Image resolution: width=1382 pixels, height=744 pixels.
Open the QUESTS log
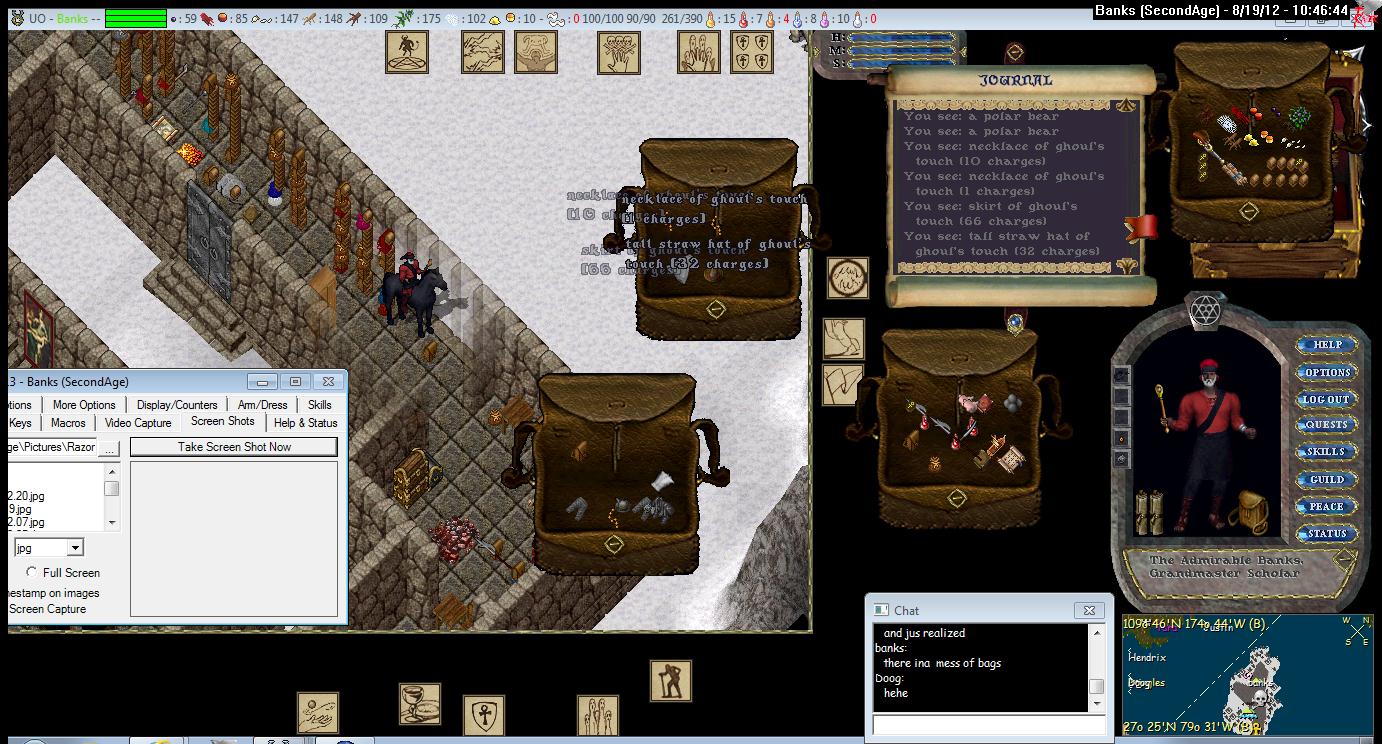[1326, 425]
